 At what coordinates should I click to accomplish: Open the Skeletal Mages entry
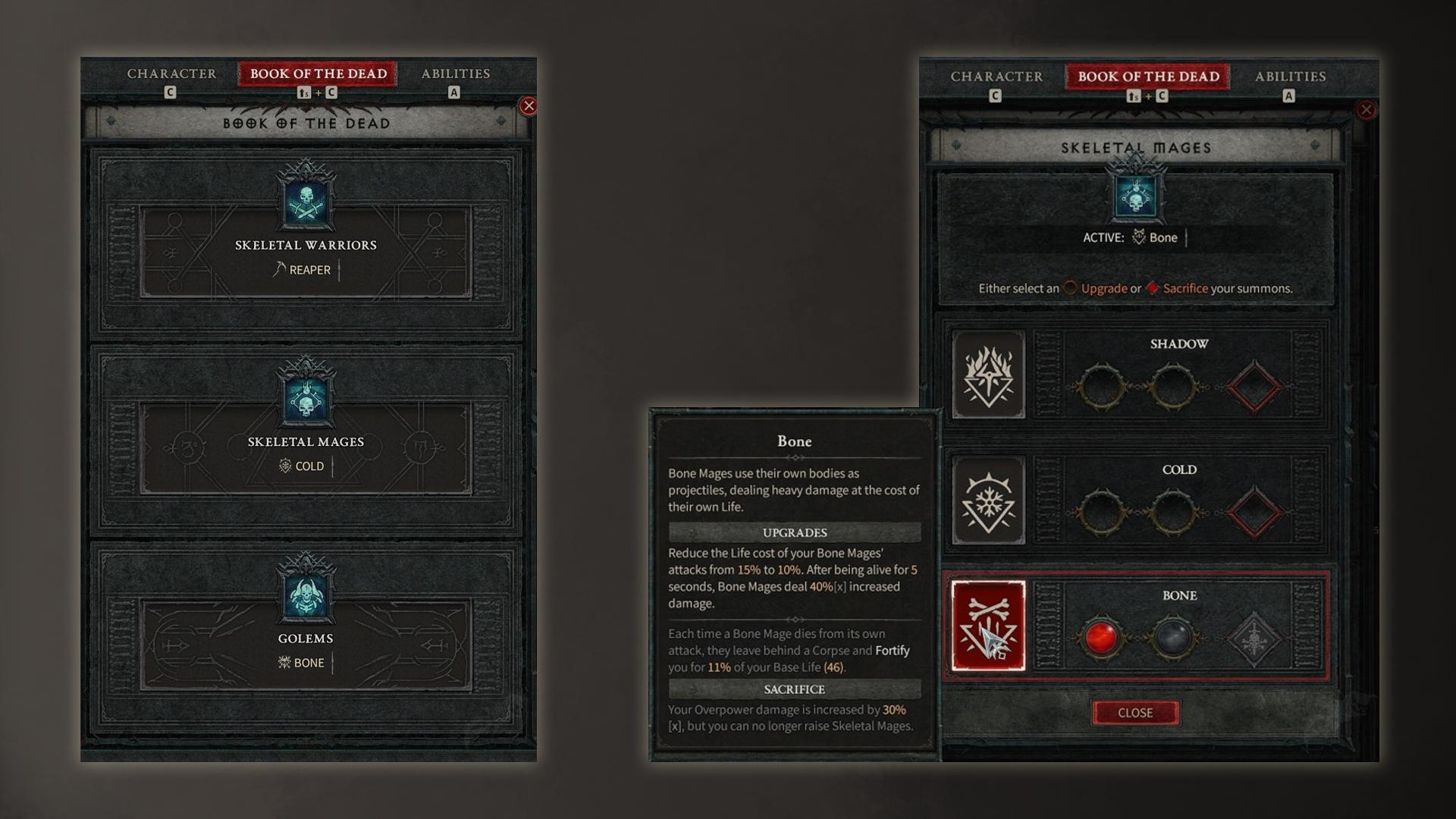306,441
